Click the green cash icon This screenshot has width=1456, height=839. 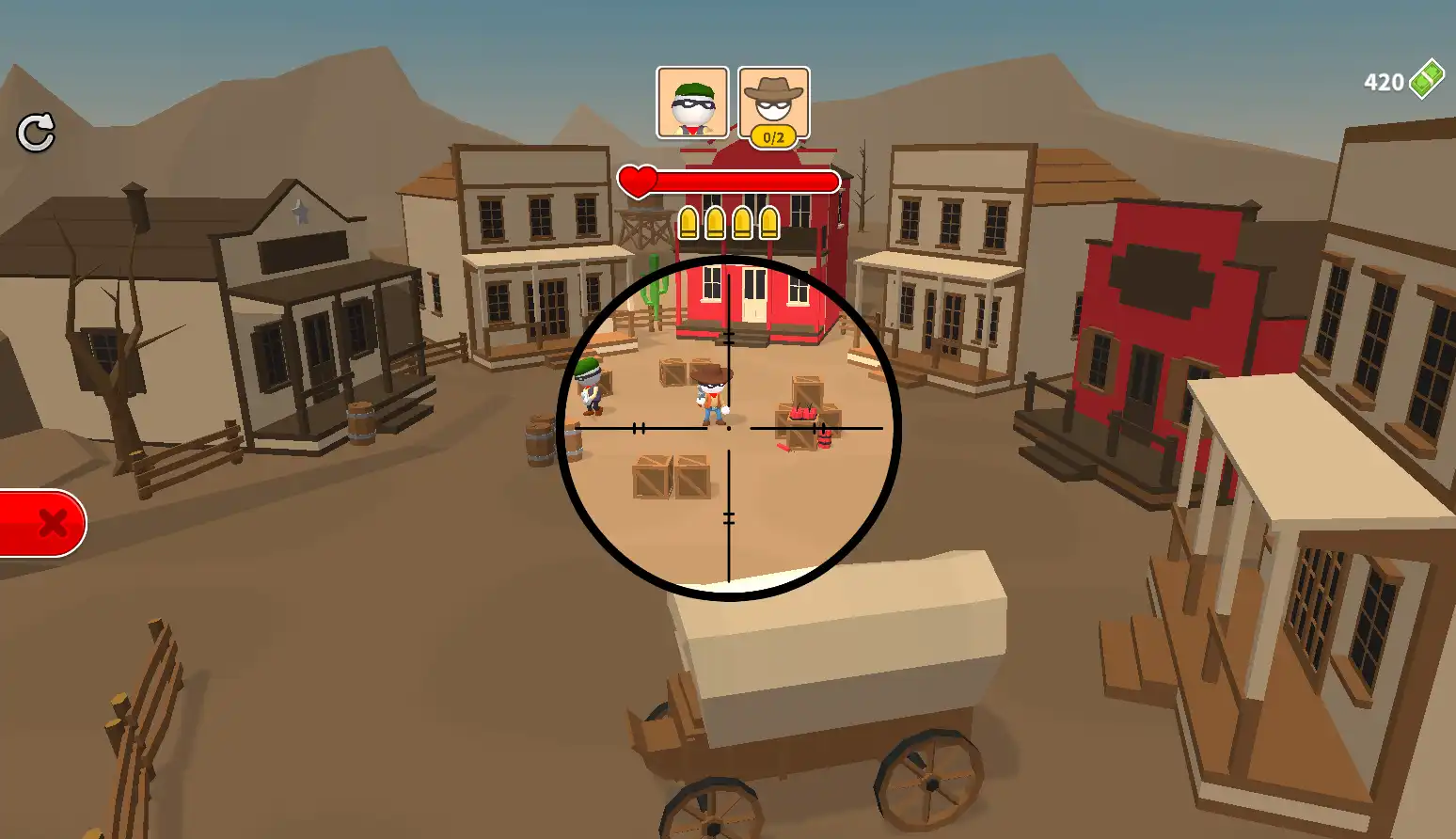coord(1426,79)
